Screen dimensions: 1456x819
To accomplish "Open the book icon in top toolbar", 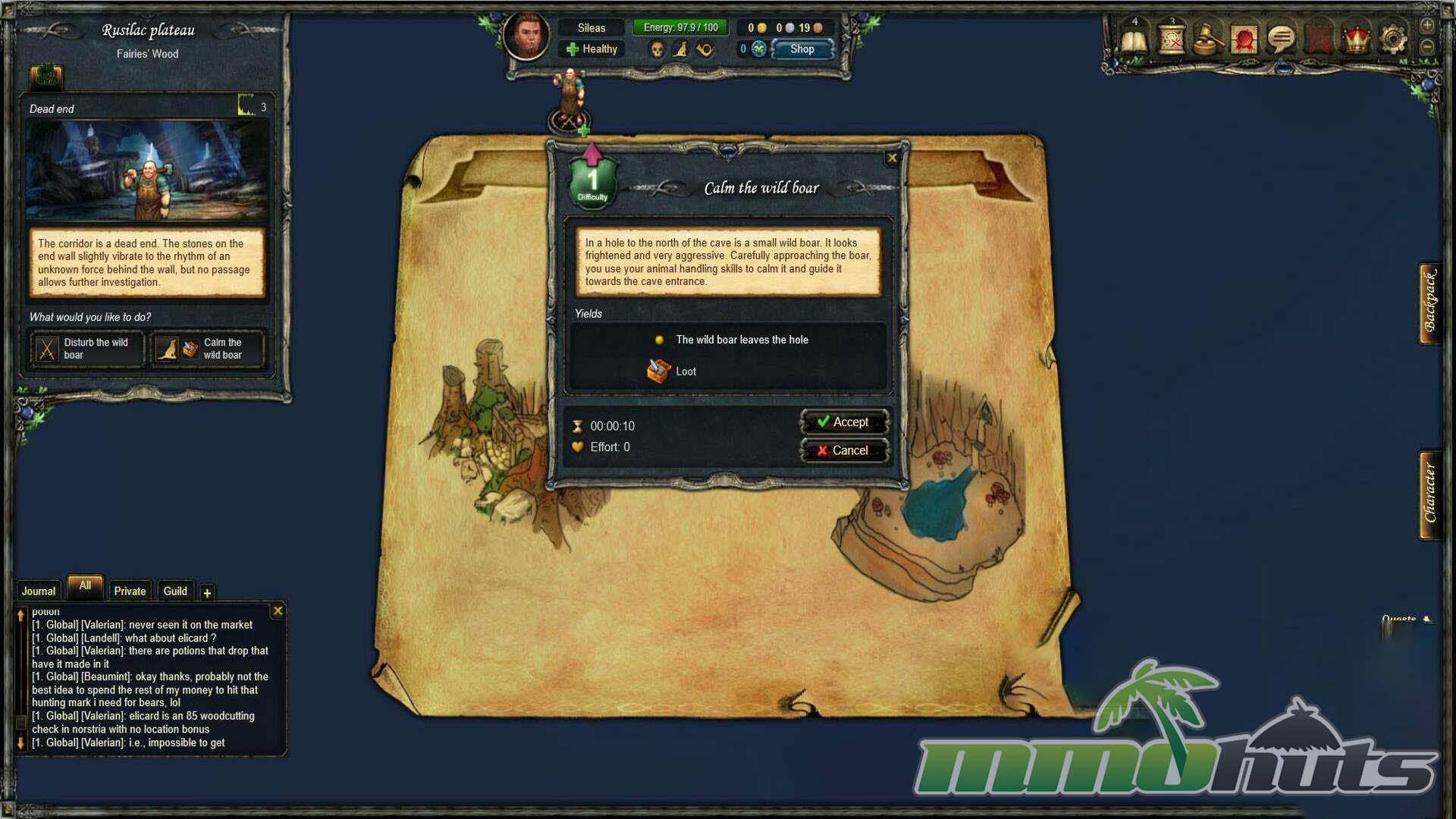I will tap(1134, 39).
